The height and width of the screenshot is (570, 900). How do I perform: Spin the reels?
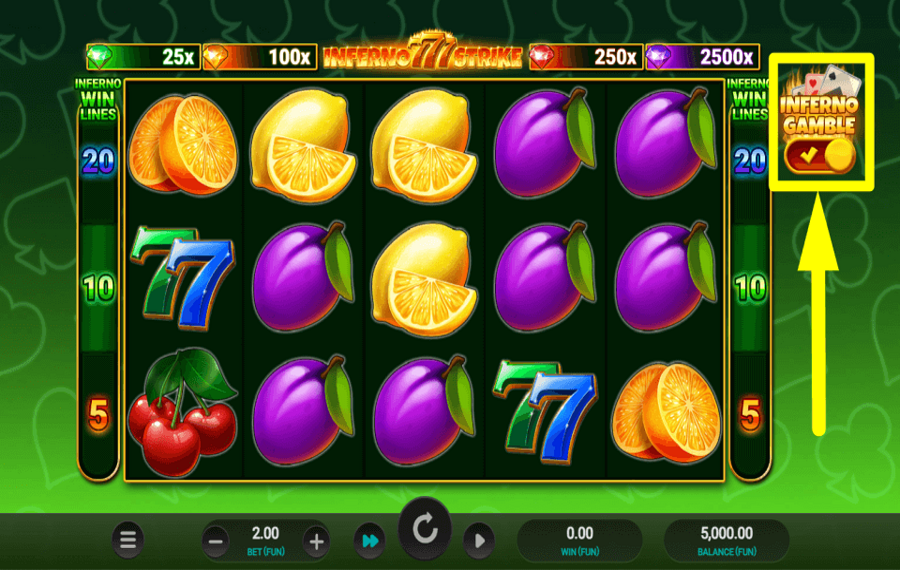coord(425,531)
